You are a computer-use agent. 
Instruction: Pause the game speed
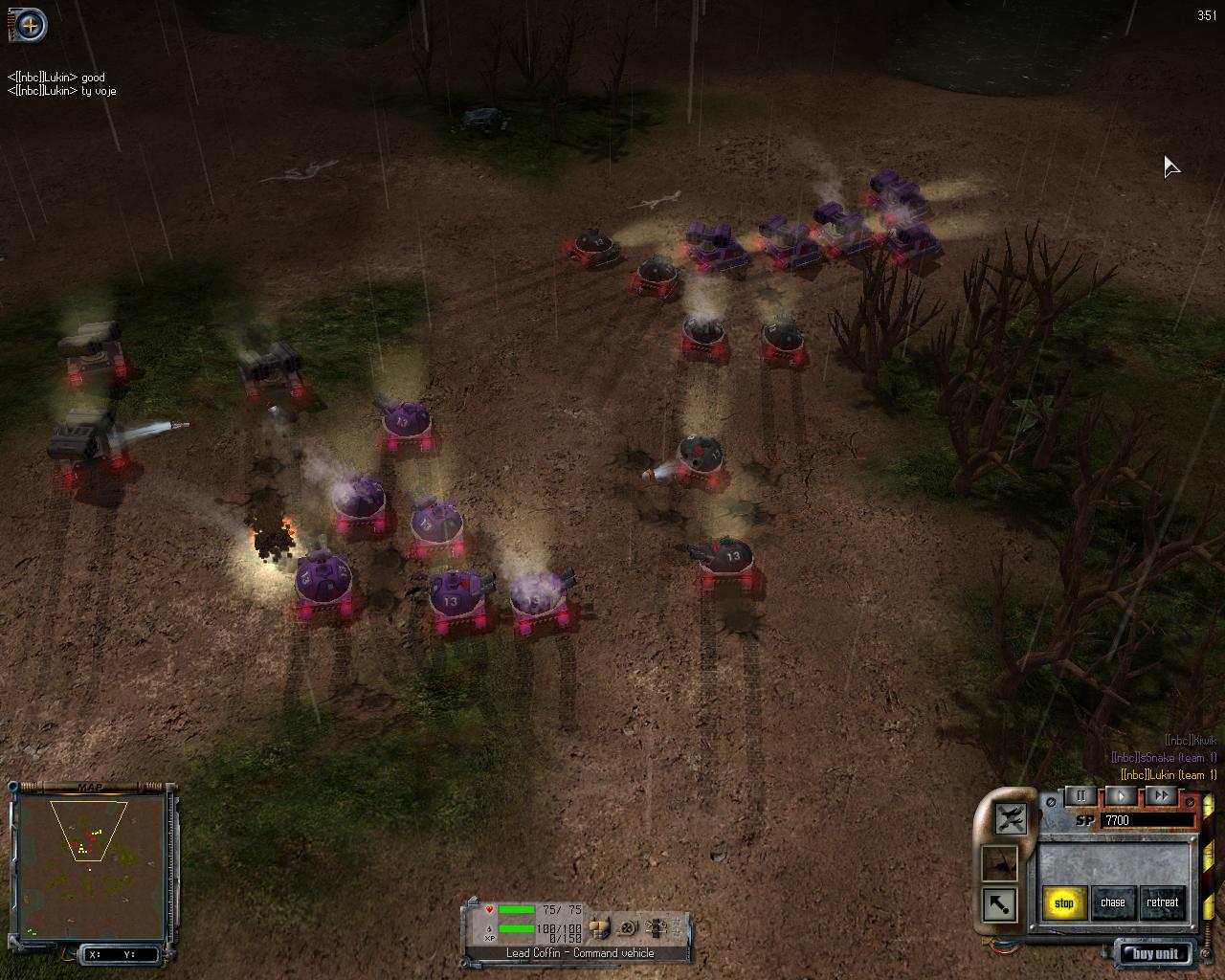[1081, 795]
